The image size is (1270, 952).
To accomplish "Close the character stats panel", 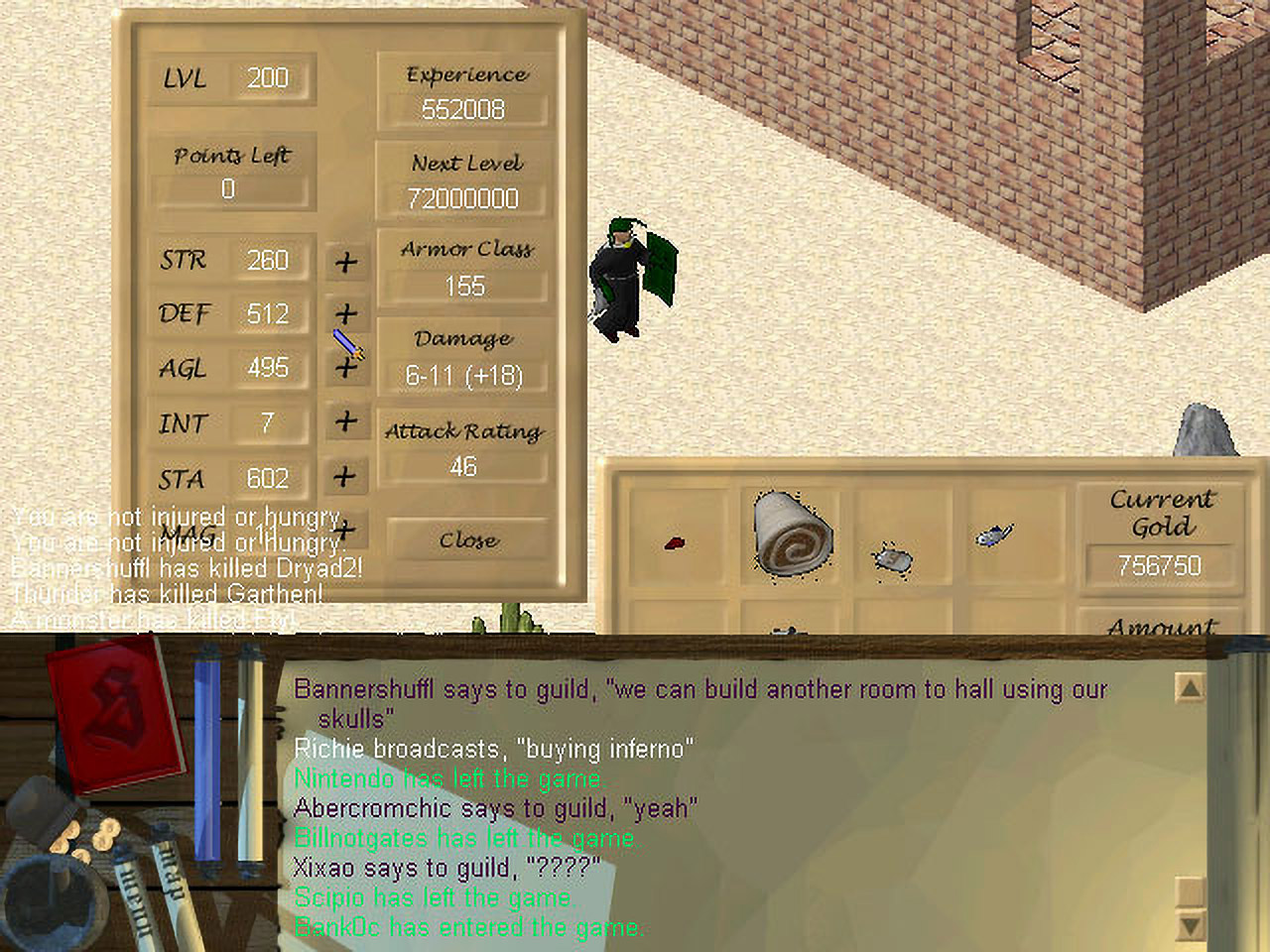I will tap(468, 540).
